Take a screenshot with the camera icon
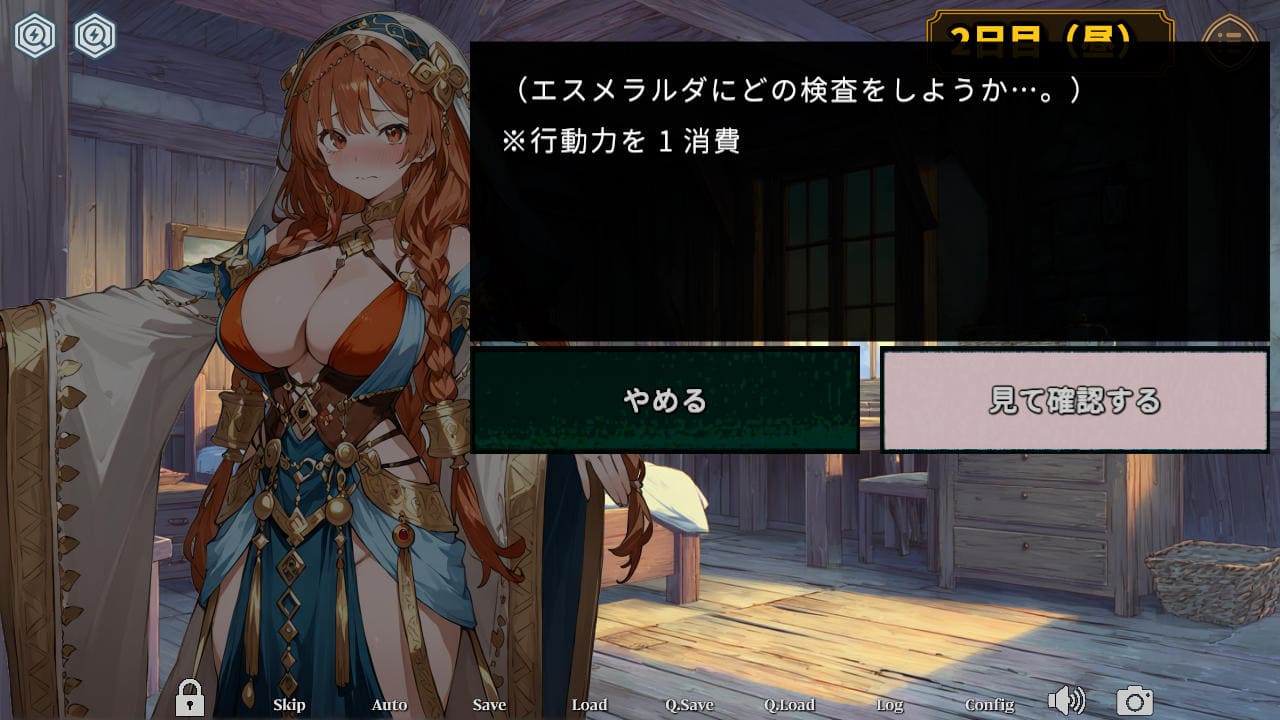The width and height of the screenshot is (1280, 720). coord(1135,701)
